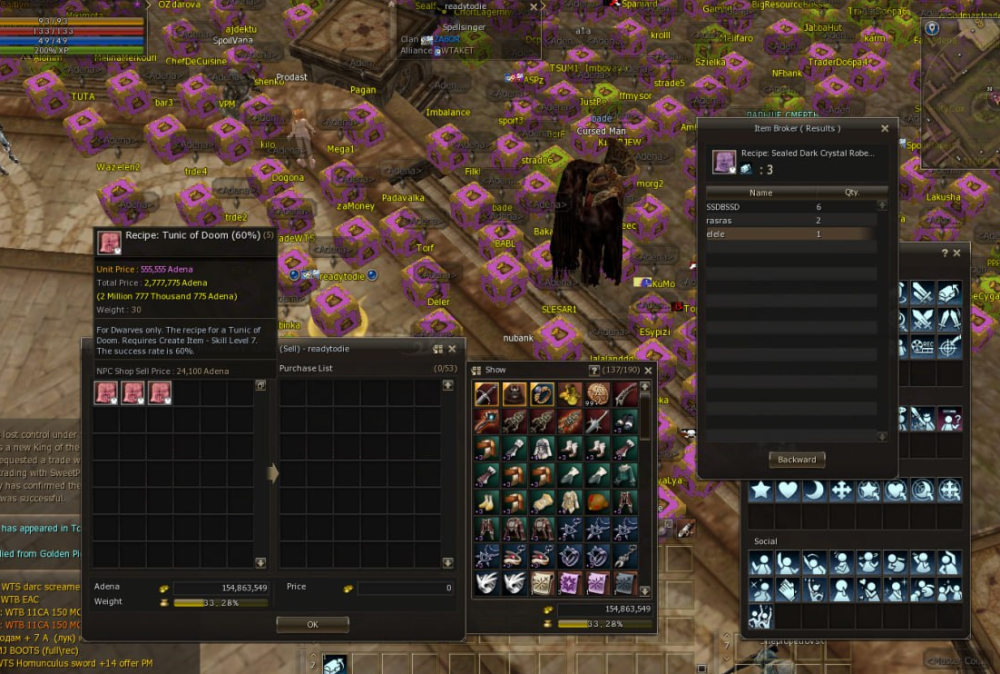The image size is (1000, 674).
Task: Select seller SSDBSSD in the broker list
Action: [790, 207]
